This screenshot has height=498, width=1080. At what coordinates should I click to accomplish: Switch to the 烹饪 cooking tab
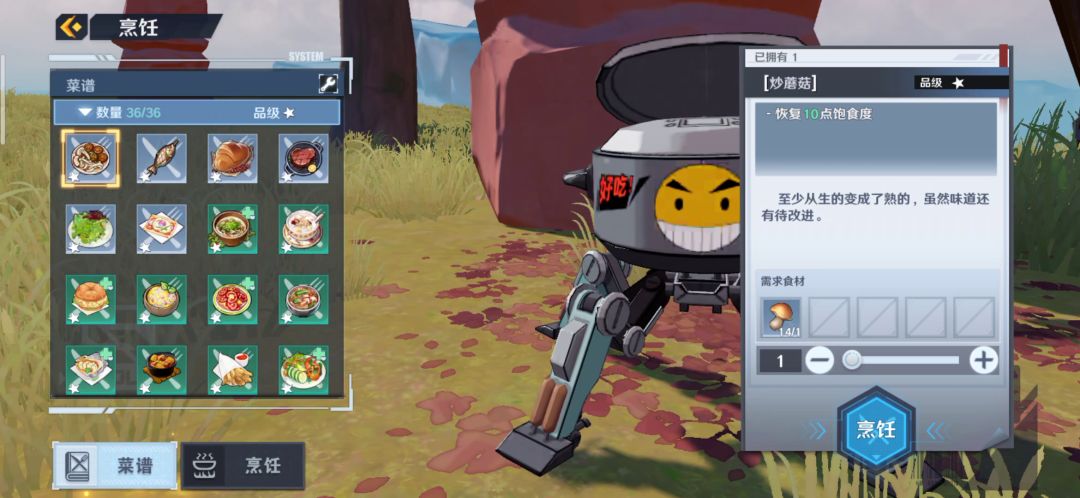243,466
